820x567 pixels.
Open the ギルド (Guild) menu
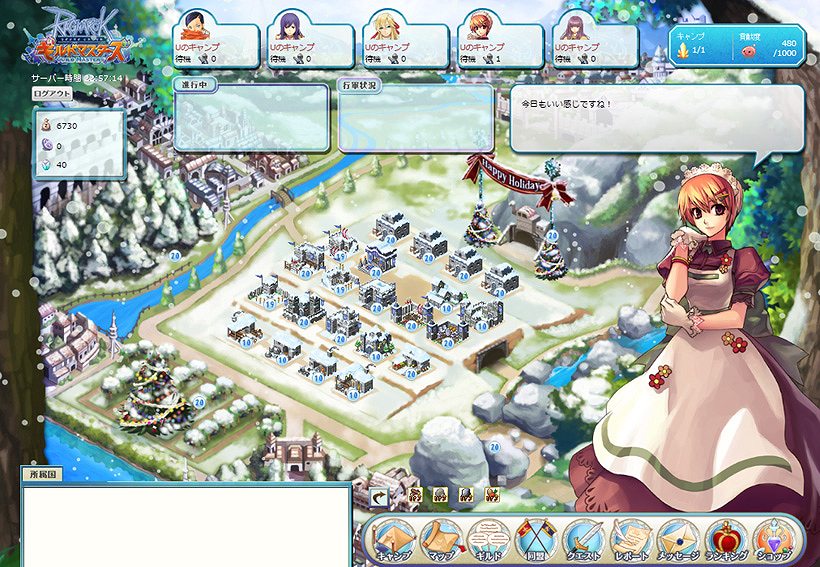[485, 540]
